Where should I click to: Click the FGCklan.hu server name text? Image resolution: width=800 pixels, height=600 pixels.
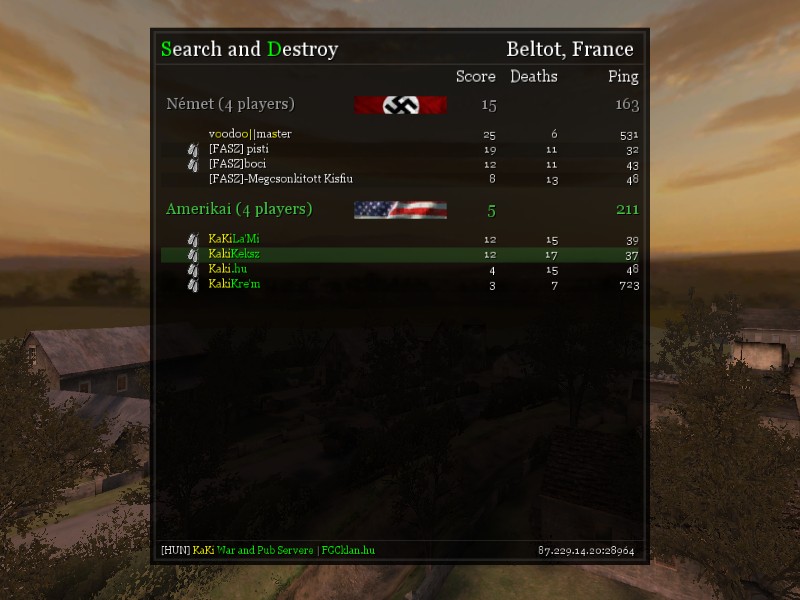coord(346,550)
